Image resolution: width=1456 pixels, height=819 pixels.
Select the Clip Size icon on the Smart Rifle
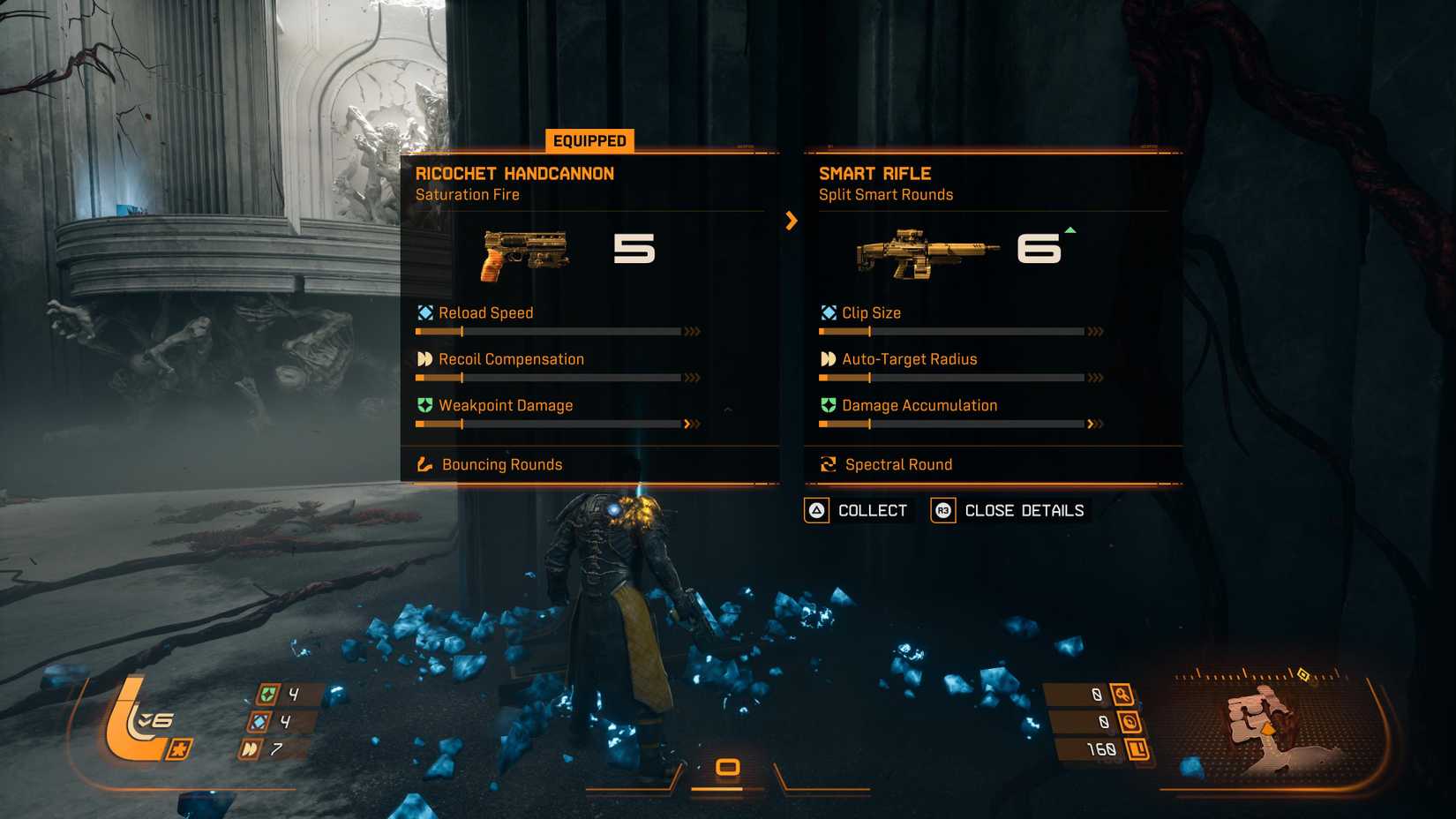(x=829, y=312)
